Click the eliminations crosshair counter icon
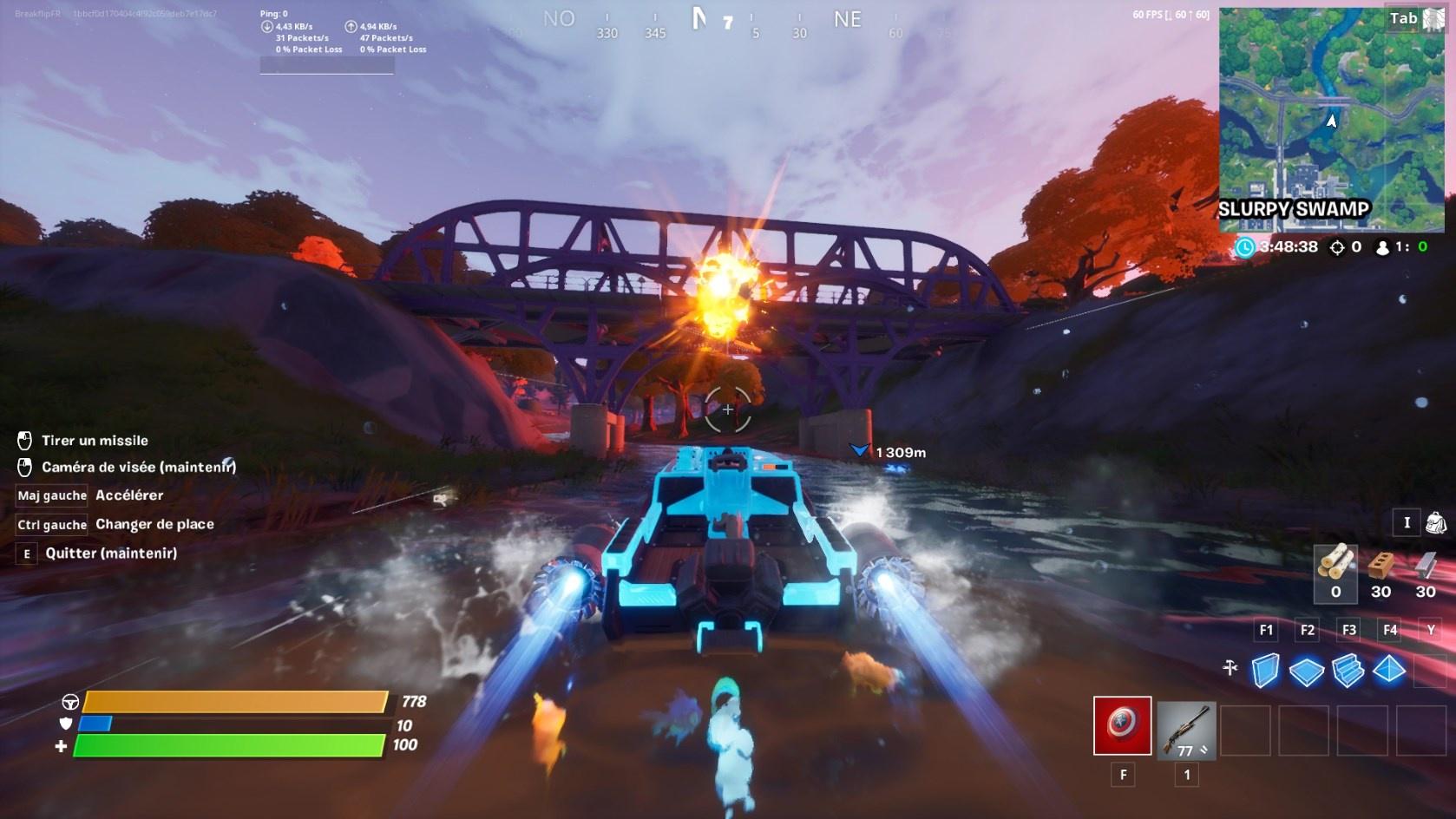1456x819 pixels. click(x=1336, y=246)
